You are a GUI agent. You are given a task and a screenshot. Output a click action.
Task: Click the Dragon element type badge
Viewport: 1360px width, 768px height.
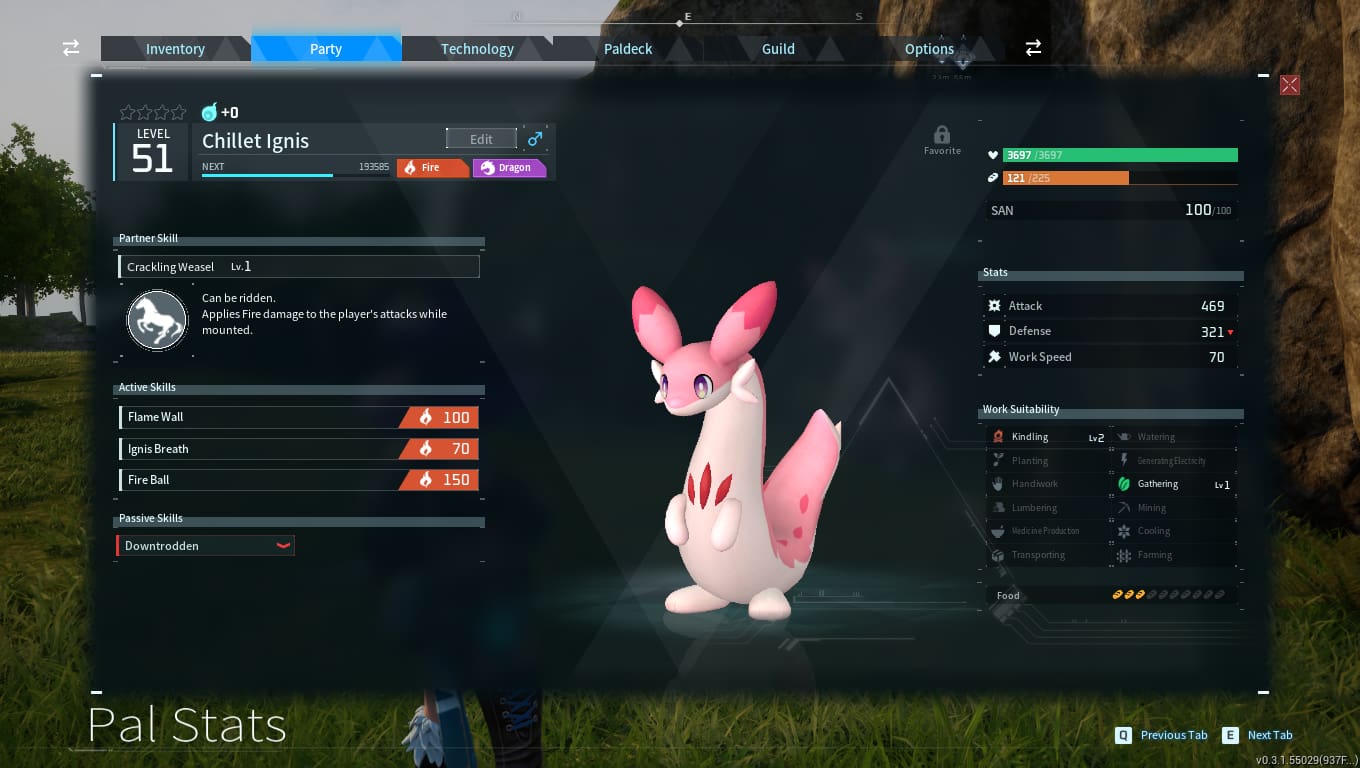click(510, 167)
